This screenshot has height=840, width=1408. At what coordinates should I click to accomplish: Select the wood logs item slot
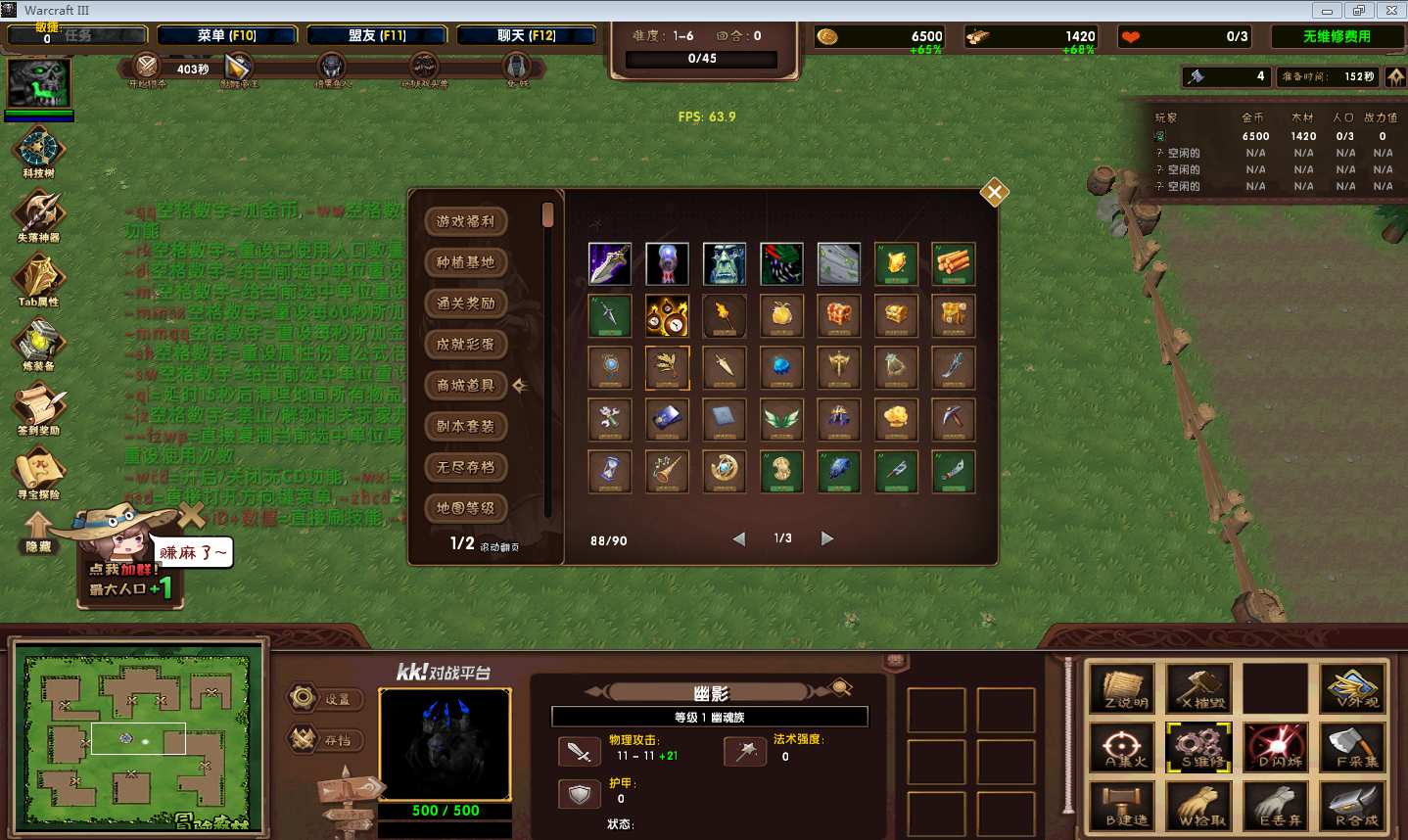pos(953,263)
